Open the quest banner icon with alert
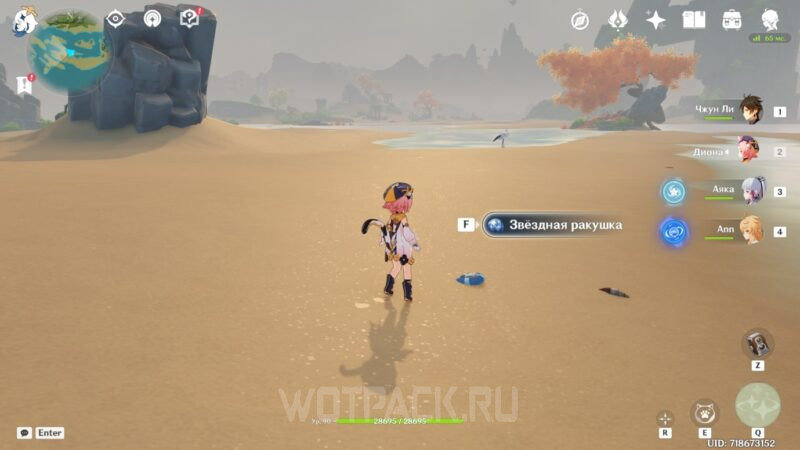The width and height of the screenshot is (800, 450). click(x=24, y=86)
